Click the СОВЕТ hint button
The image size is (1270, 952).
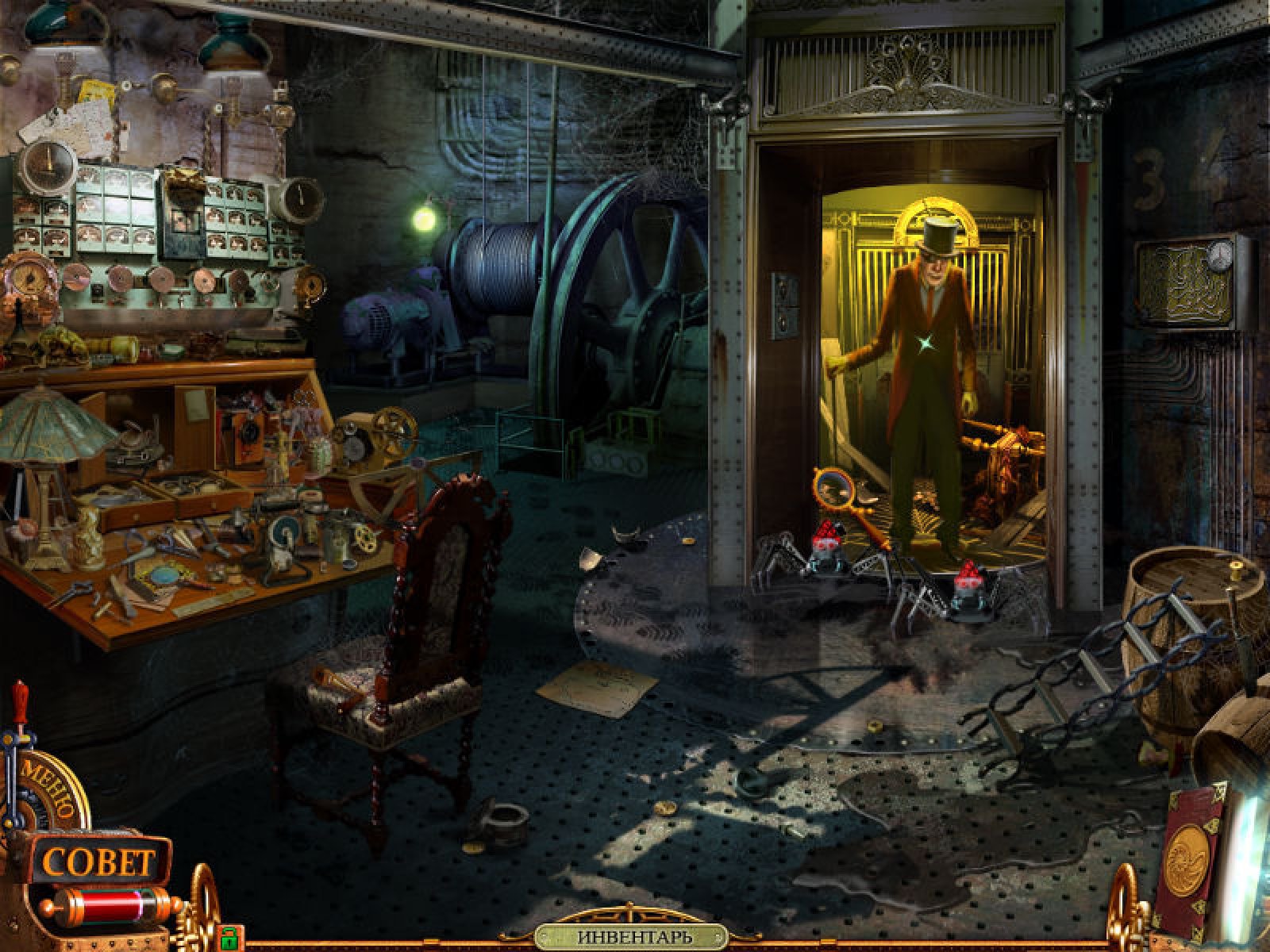coord(99,862)
